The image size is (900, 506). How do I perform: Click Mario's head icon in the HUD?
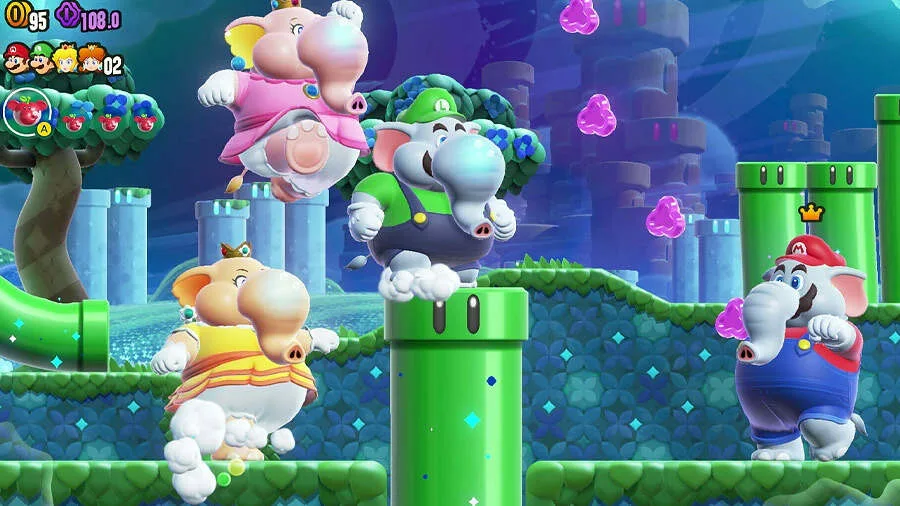pos(17,59)
